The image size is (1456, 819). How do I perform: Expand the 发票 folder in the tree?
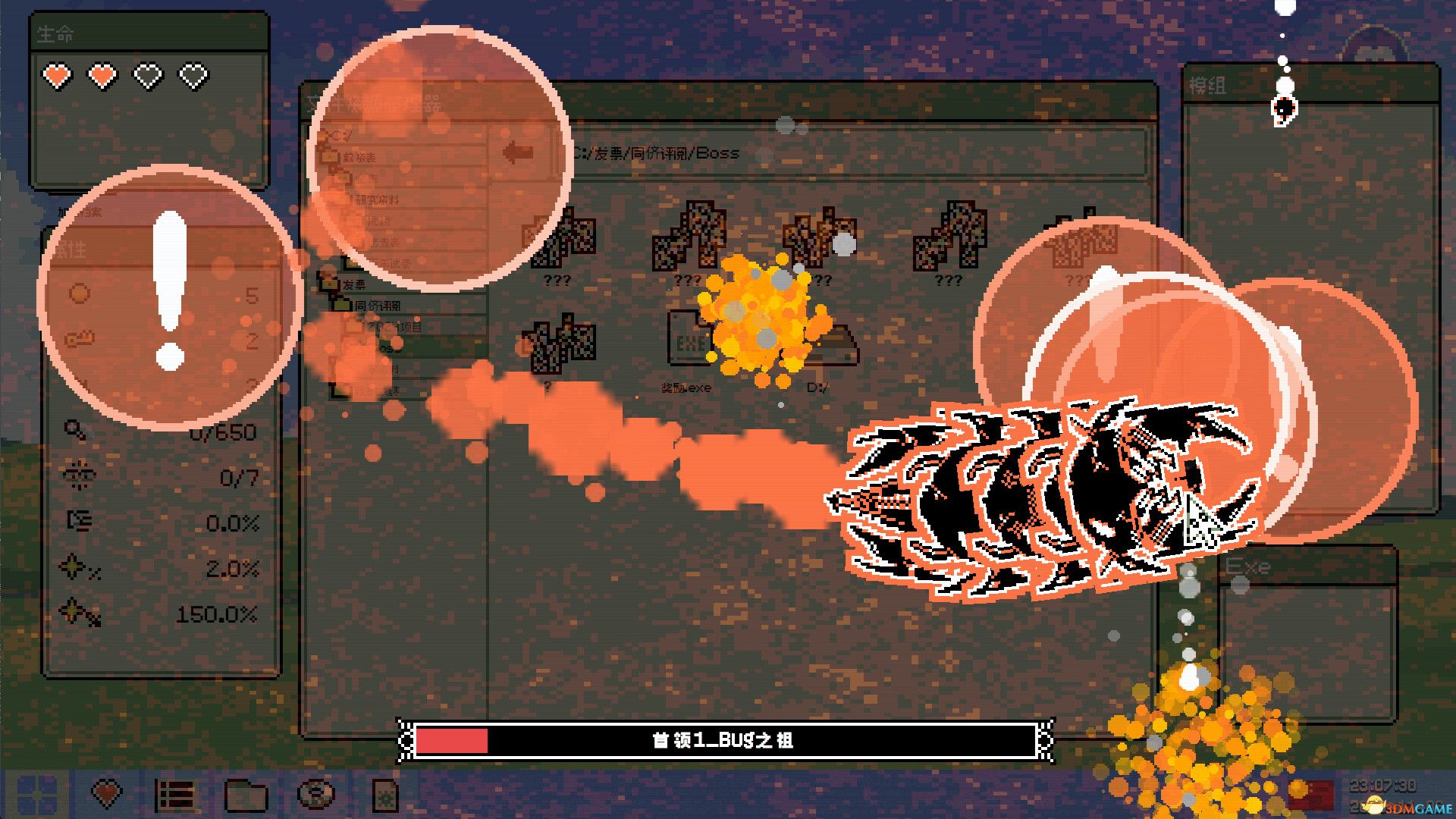[356, 284]
